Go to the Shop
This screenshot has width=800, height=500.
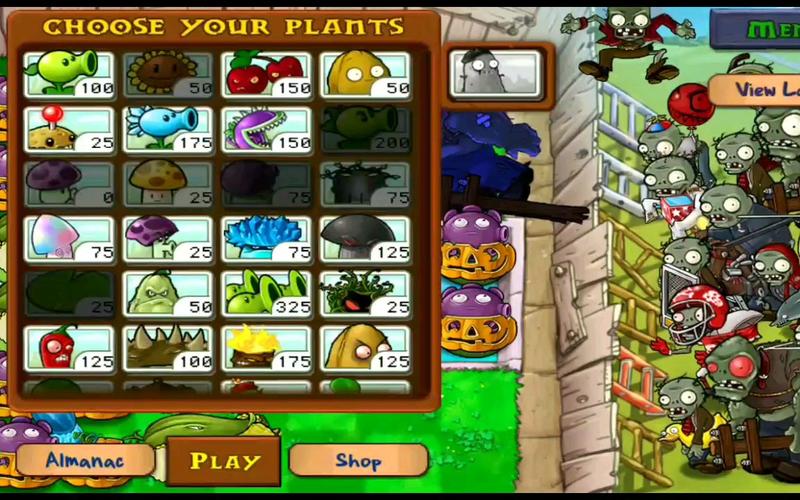coord(358,460)
